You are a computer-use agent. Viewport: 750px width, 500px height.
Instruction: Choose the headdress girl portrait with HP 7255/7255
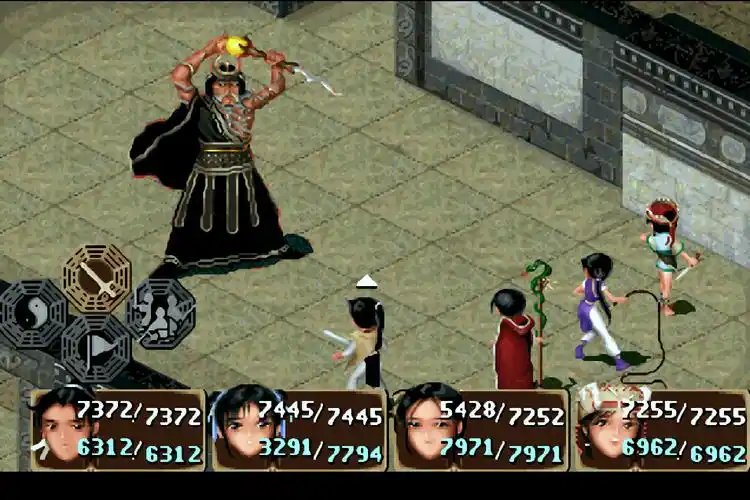point(604,430)
